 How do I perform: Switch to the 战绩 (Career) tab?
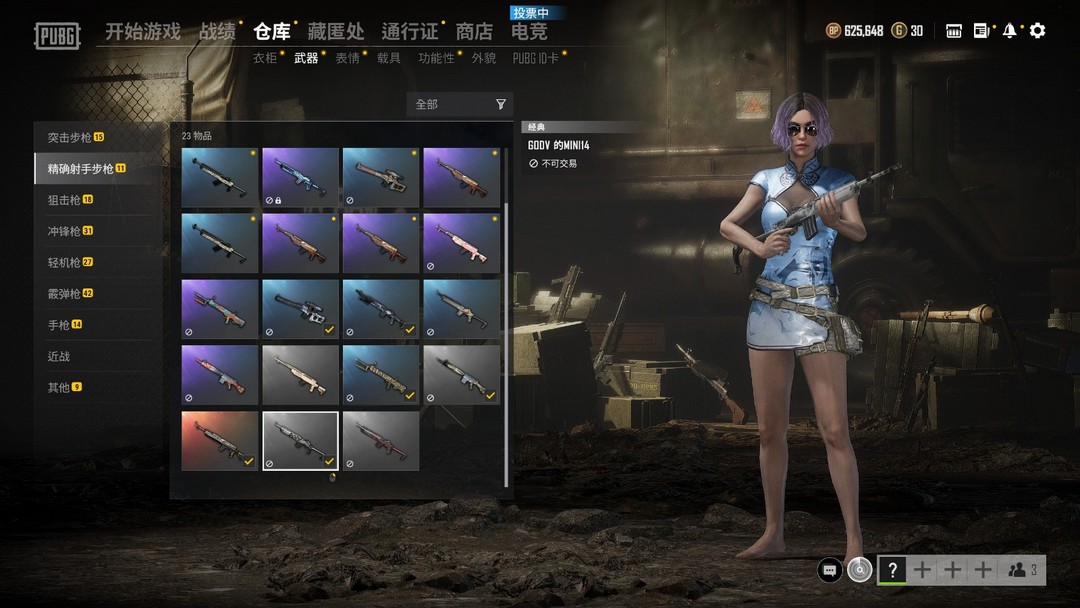[x=217, y=32]
